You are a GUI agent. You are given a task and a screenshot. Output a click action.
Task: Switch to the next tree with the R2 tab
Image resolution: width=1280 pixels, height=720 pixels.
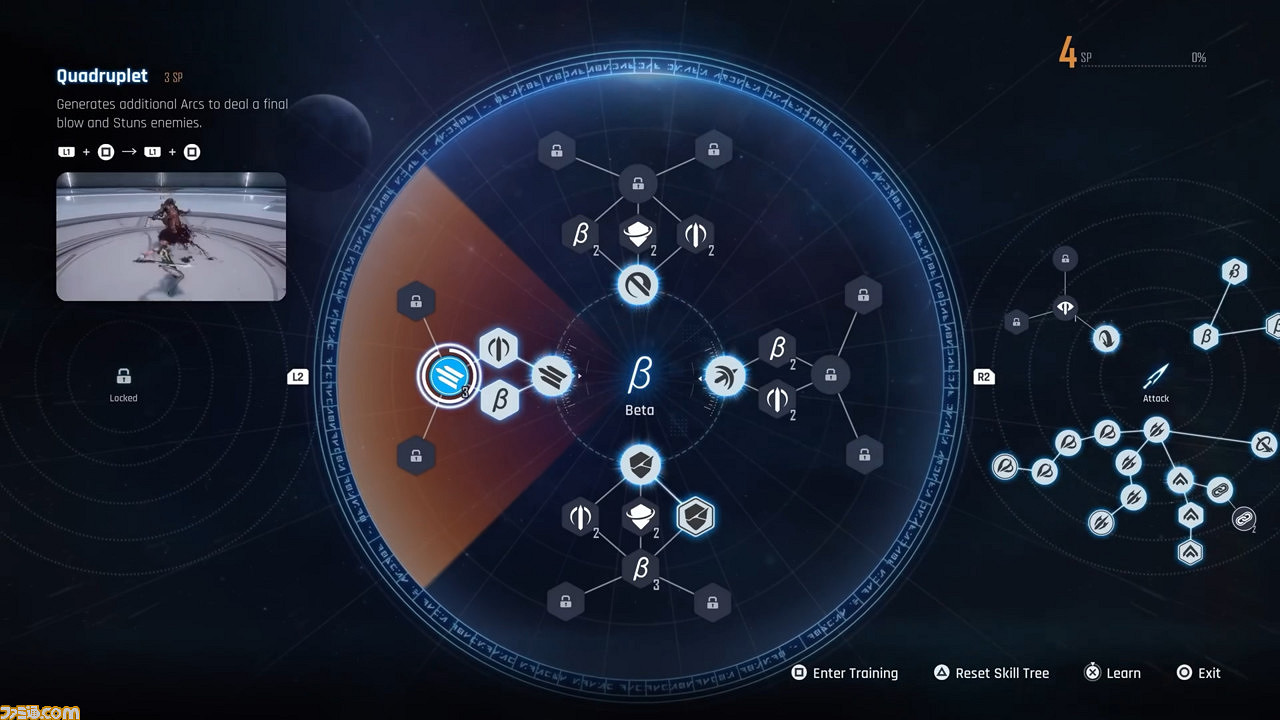[x=983, y=376]
